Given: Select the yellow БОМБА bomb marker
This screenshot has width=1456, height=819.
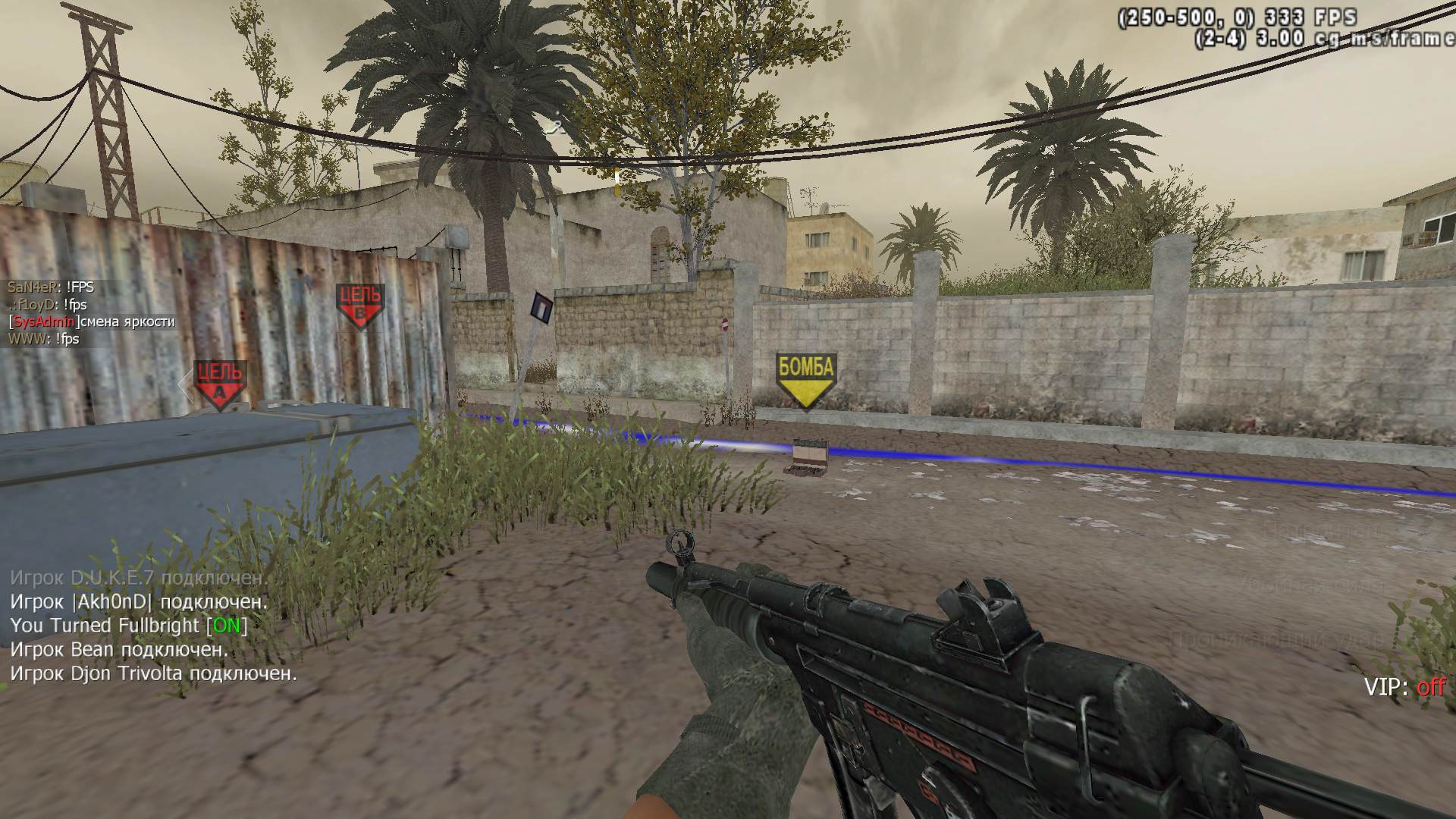Looking at the screenshot, I should click(x=805, y=379).
